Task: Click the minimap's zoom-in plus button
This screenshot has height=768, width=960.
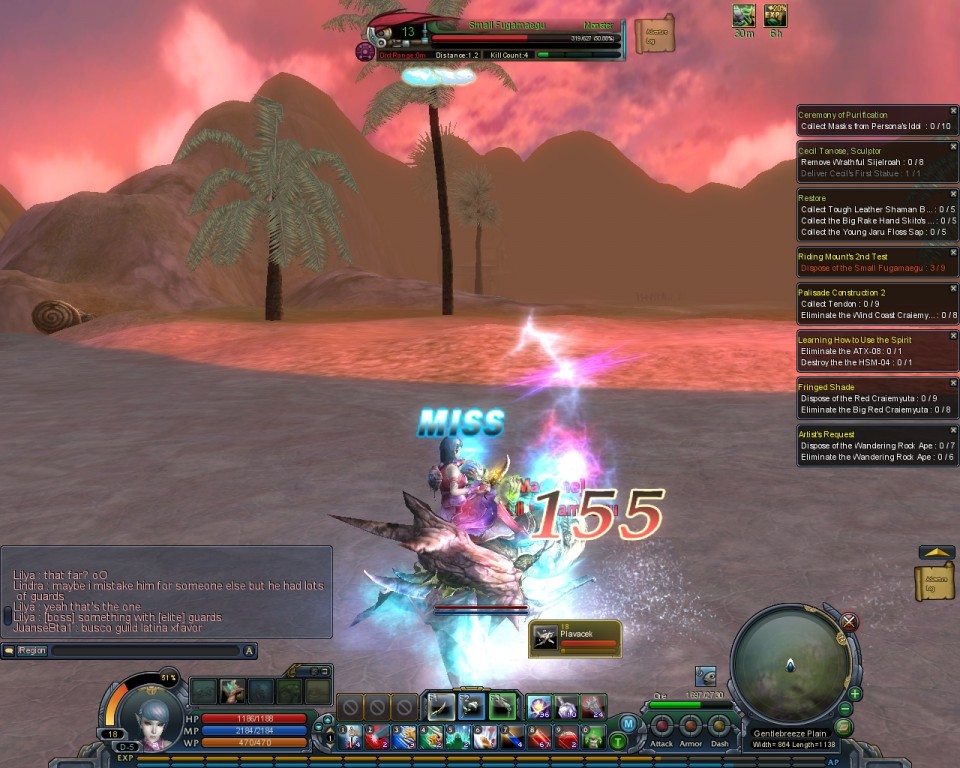Action: click(x=855, y=694)
